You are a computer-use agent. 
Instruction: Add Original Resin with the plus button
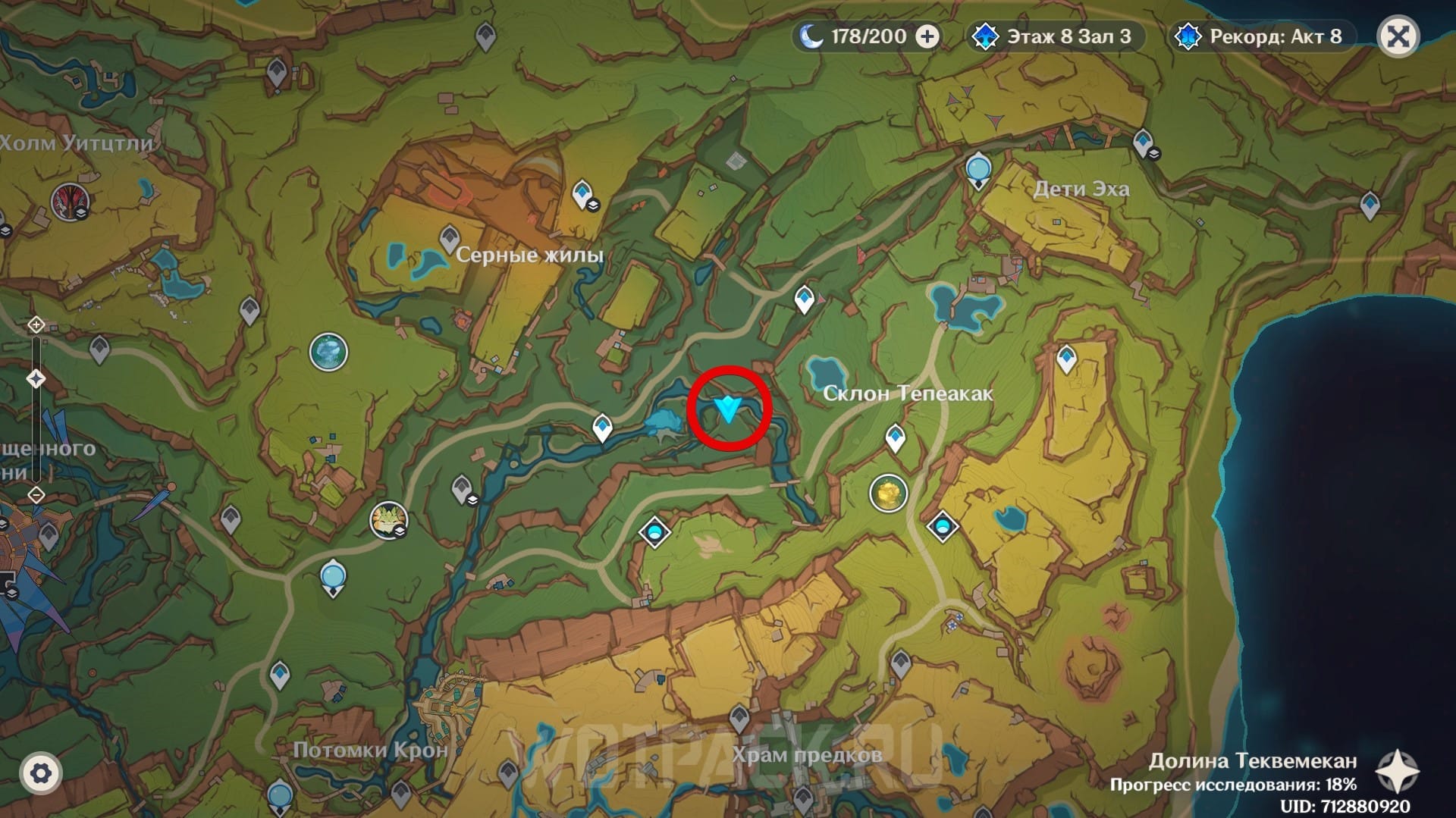pyautogui.click(x=927, y=36)
